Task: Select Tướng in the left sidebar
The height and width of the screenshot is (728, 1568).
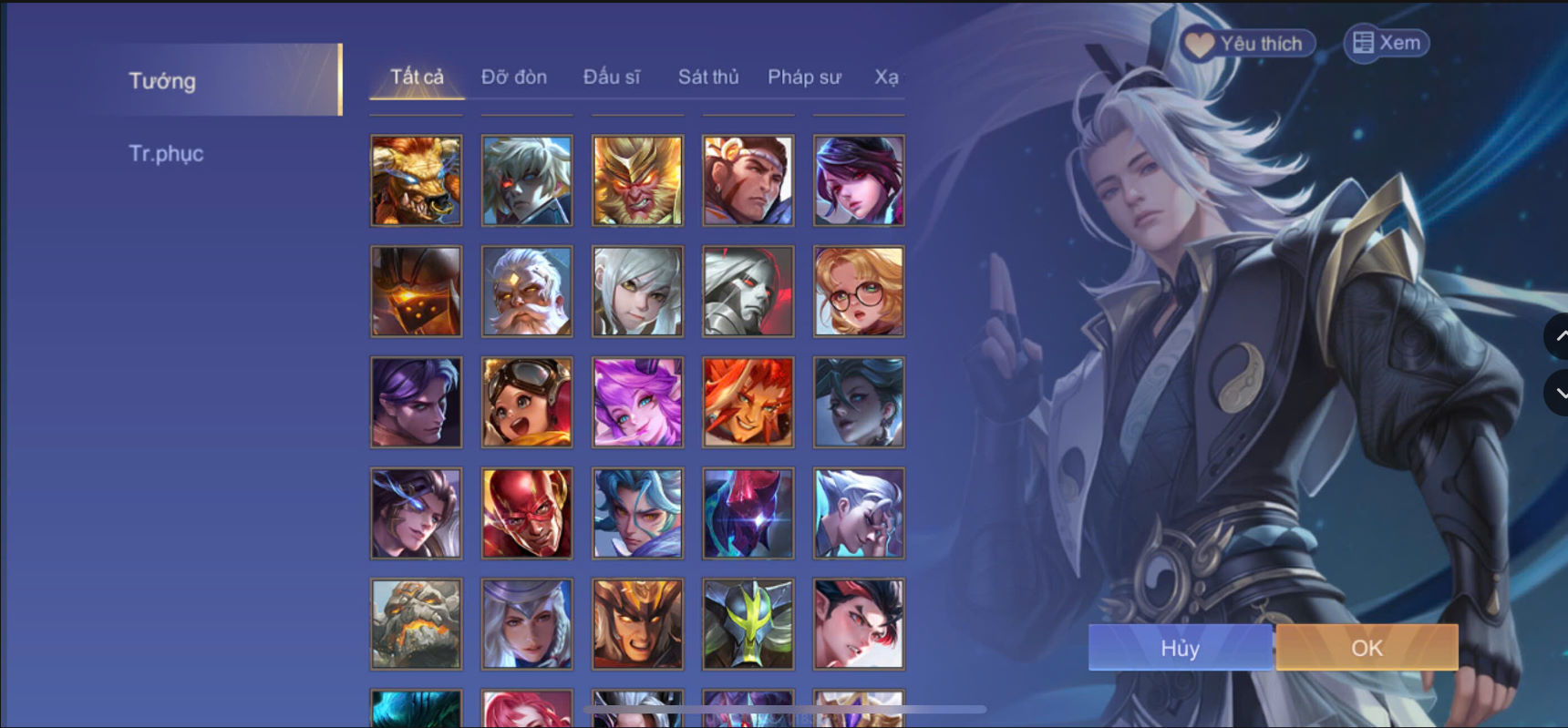Action: (x=161, y=81)
